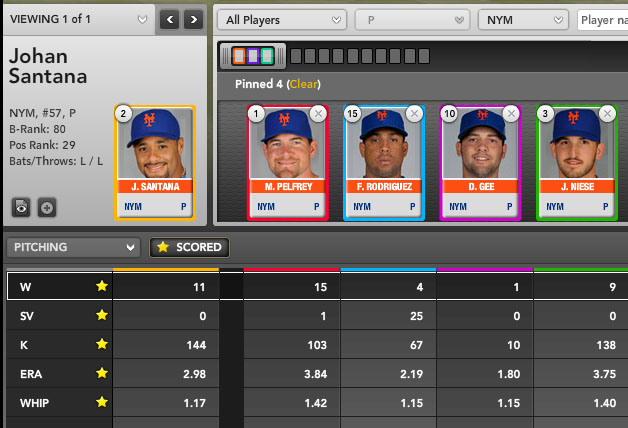Viewport: 628px width, 428px height.
Task: Go to the previous viewed player
Action: click(170, 19)
